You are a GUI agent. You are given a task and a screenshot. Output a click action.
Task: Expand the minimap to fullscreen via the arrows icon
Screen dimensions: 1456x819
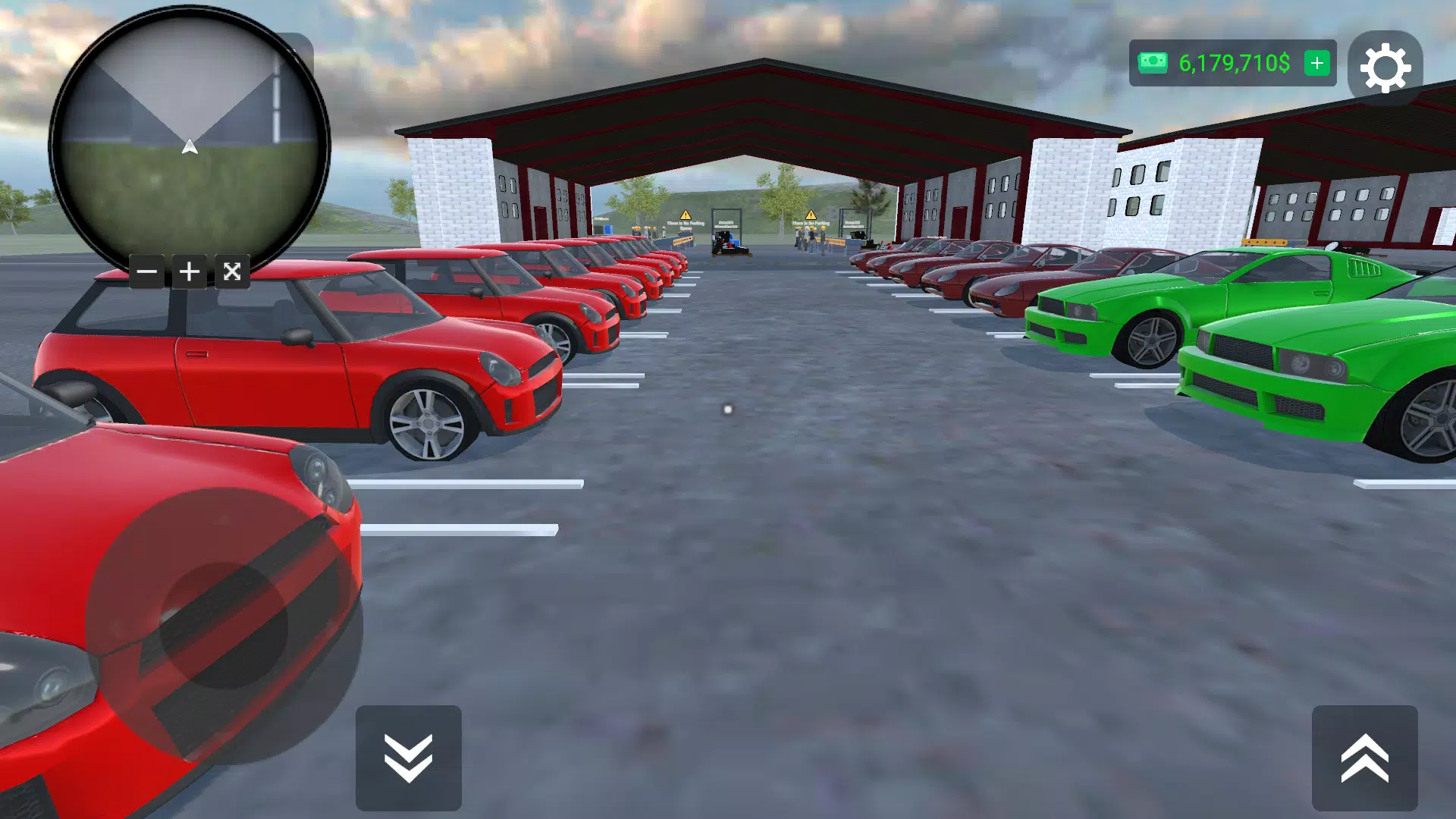click(233, 271)
